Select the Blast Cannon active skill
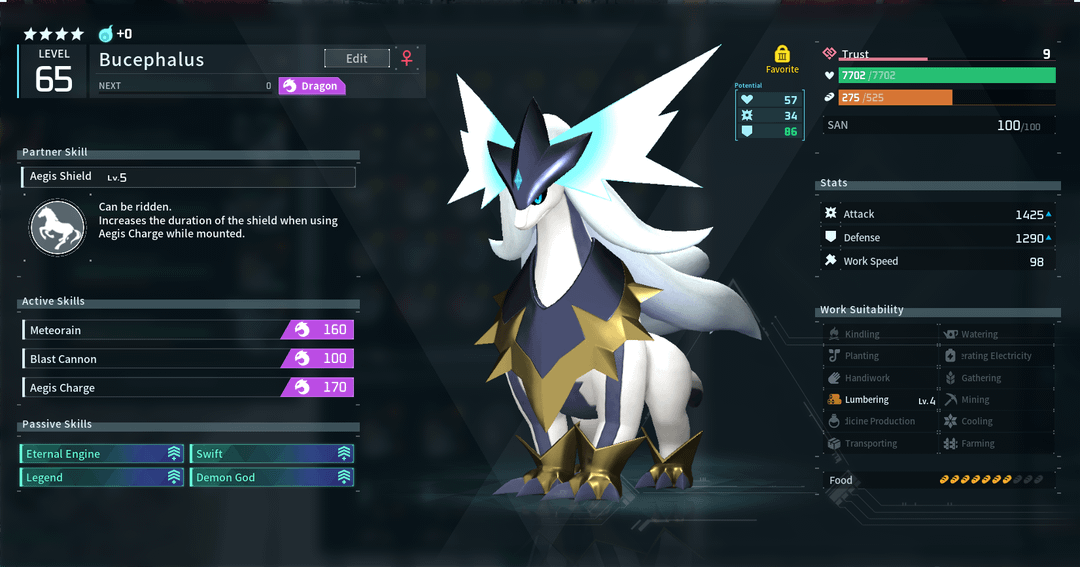 pos(187,359)
